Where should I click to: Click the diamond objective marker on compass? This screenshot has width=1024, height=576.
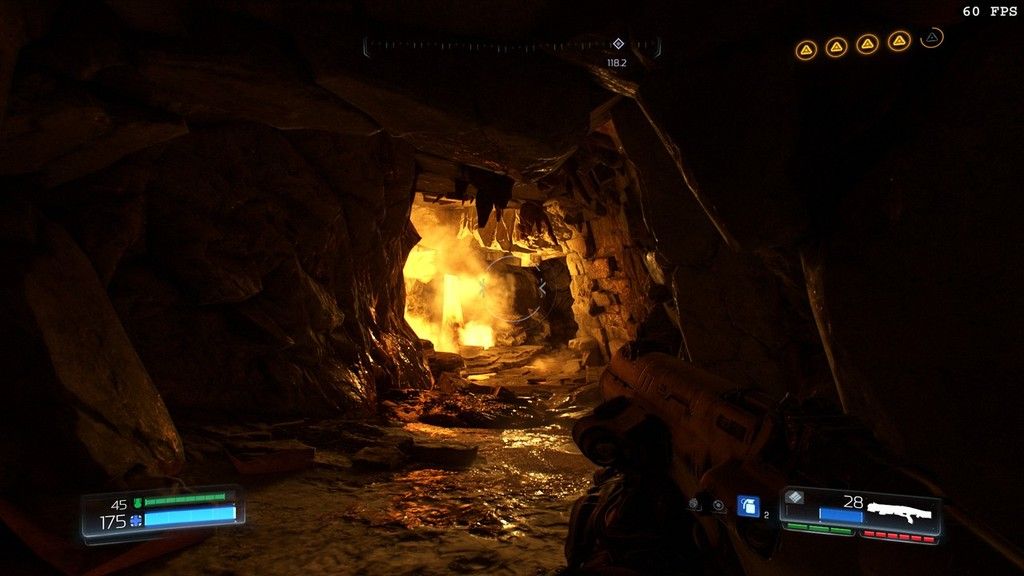pos(618,44)
